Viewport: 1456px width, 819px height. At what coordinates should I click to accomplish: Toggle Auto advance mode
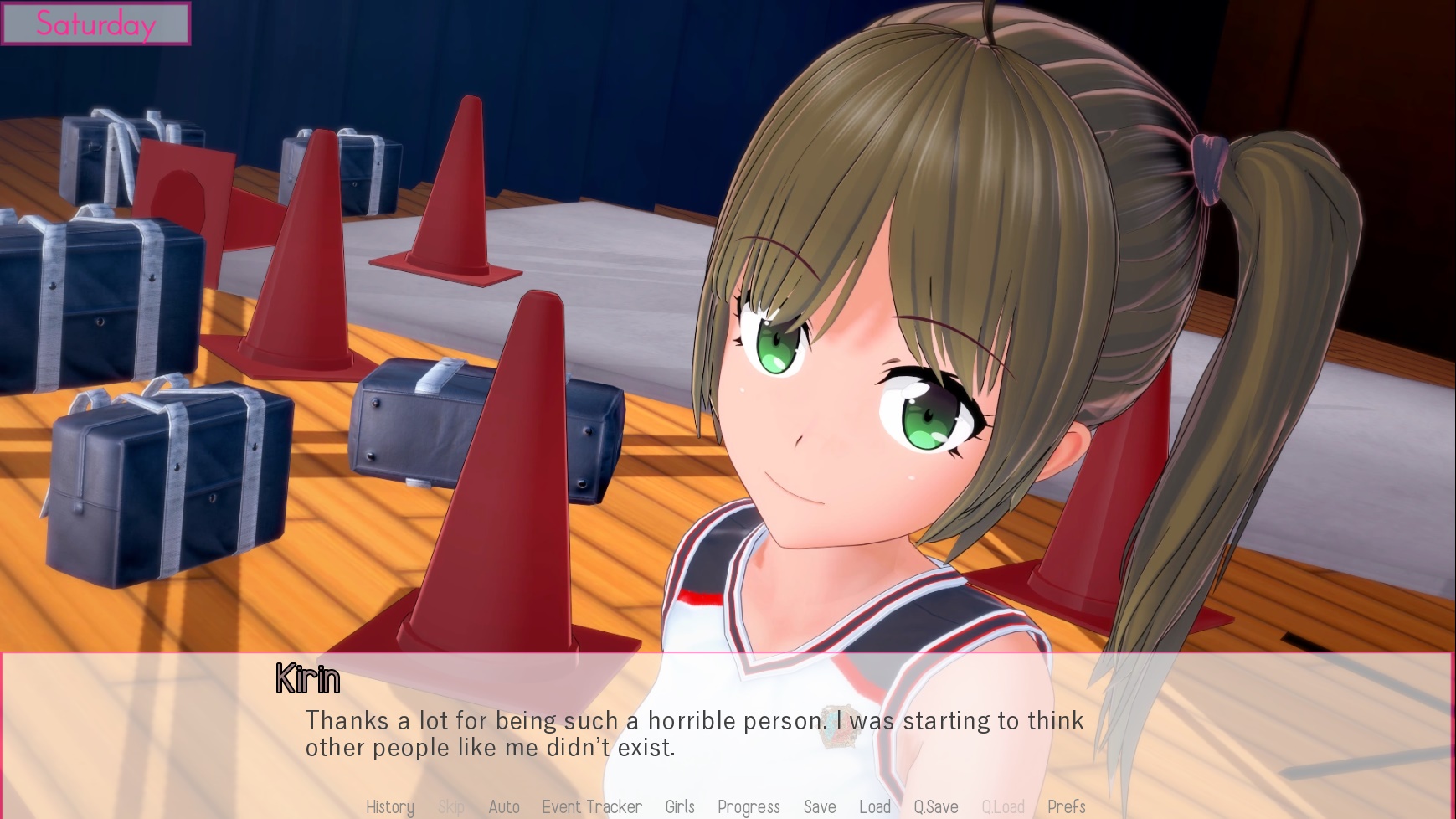click(504, 806)
